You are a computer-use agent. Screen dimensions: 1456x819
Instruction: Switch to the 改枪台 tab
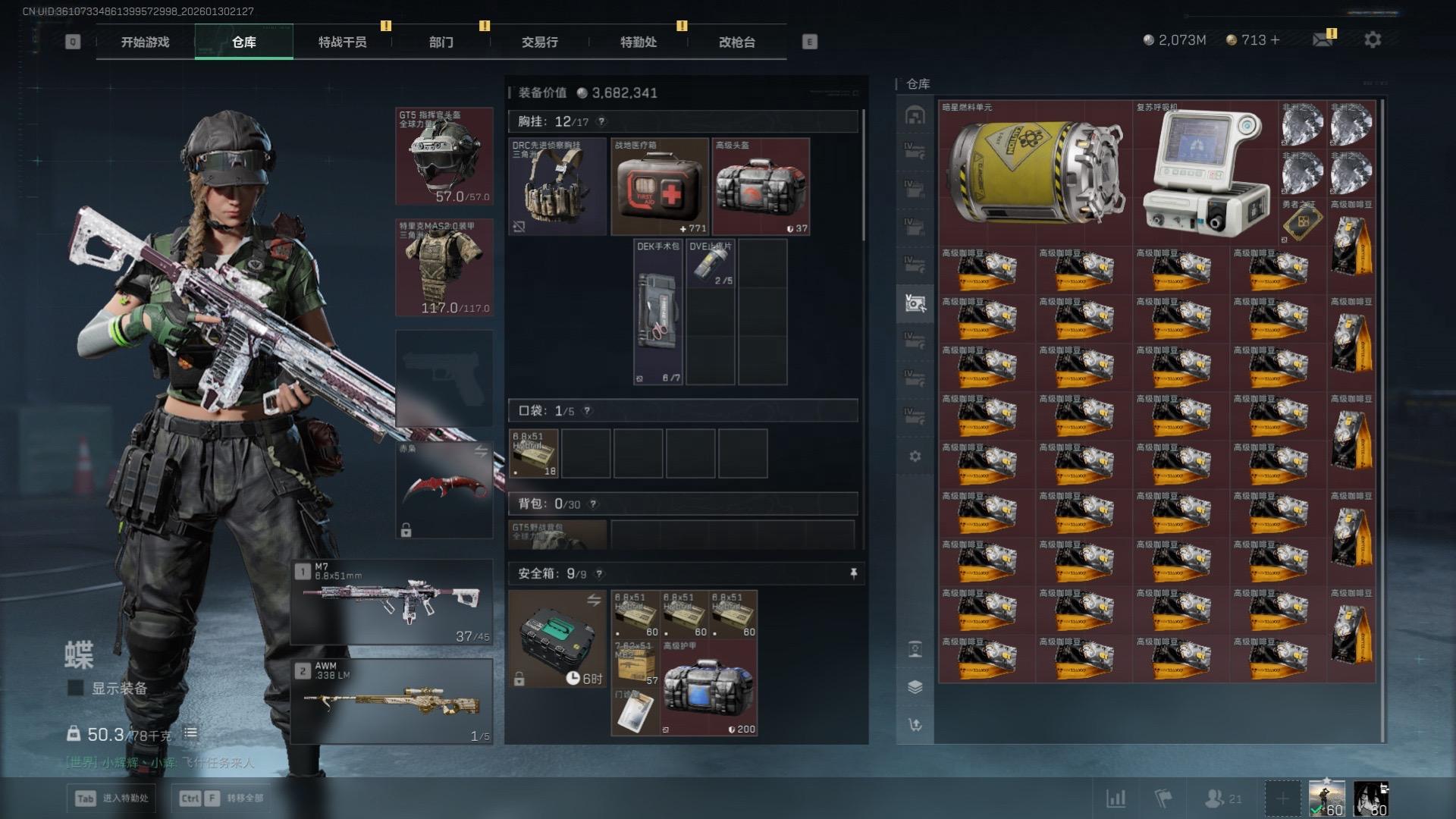[x=736, y=42]
